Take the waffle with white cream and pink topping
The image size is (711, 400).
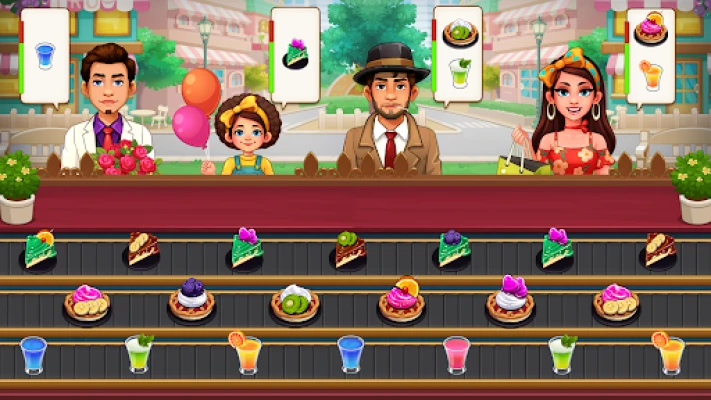(x=510, y=299)
